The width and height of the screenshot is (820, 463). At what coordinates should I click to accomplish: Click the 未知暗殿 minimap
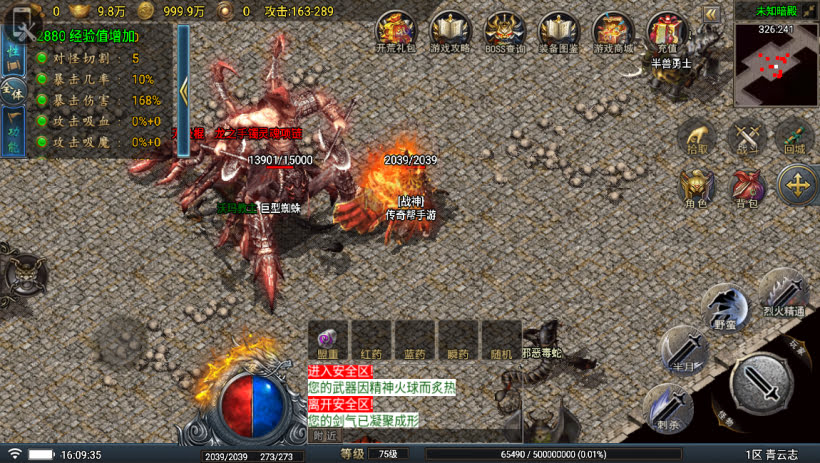point(776,64)
